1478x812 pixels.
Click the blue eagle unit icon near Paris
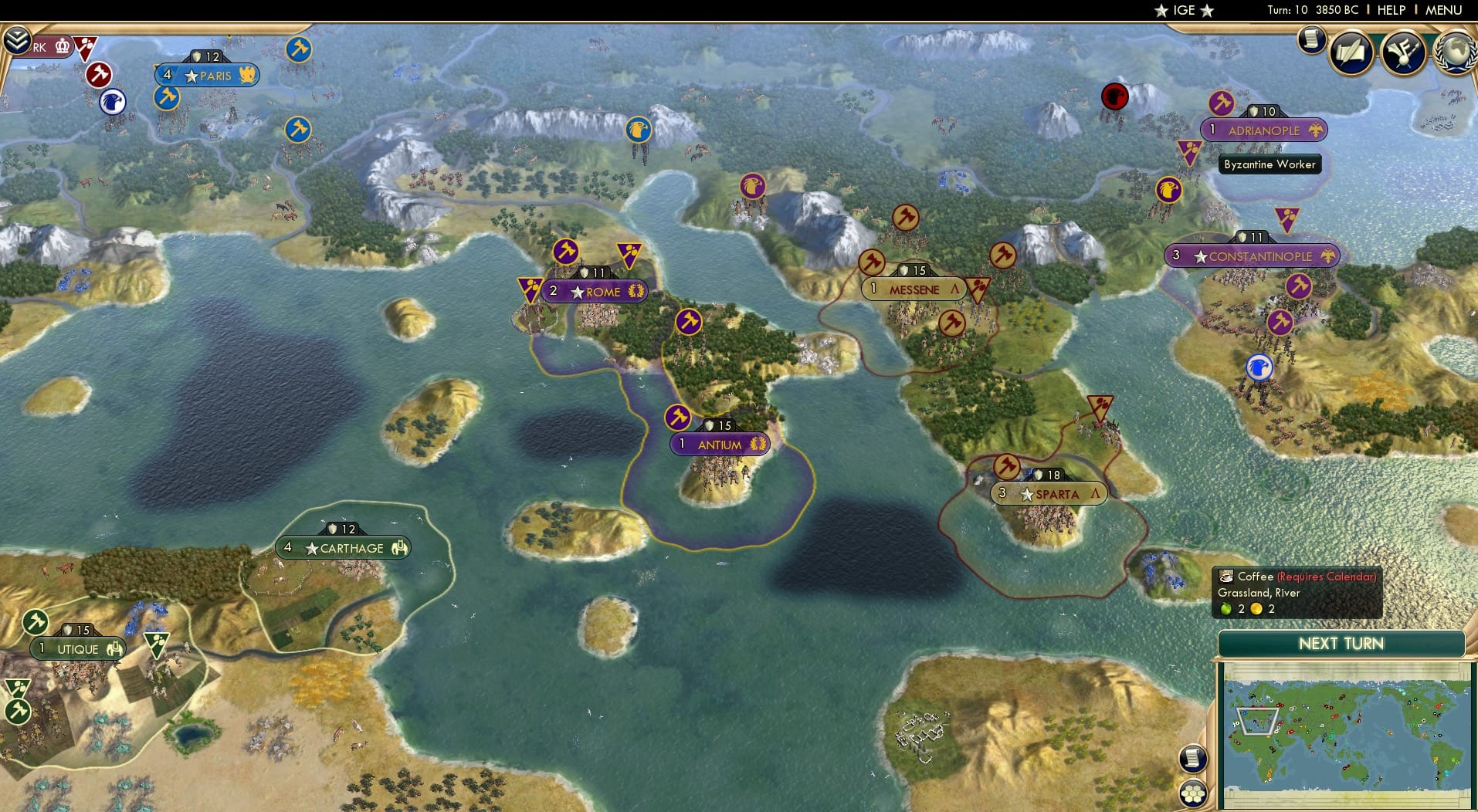tap(113, 103)
